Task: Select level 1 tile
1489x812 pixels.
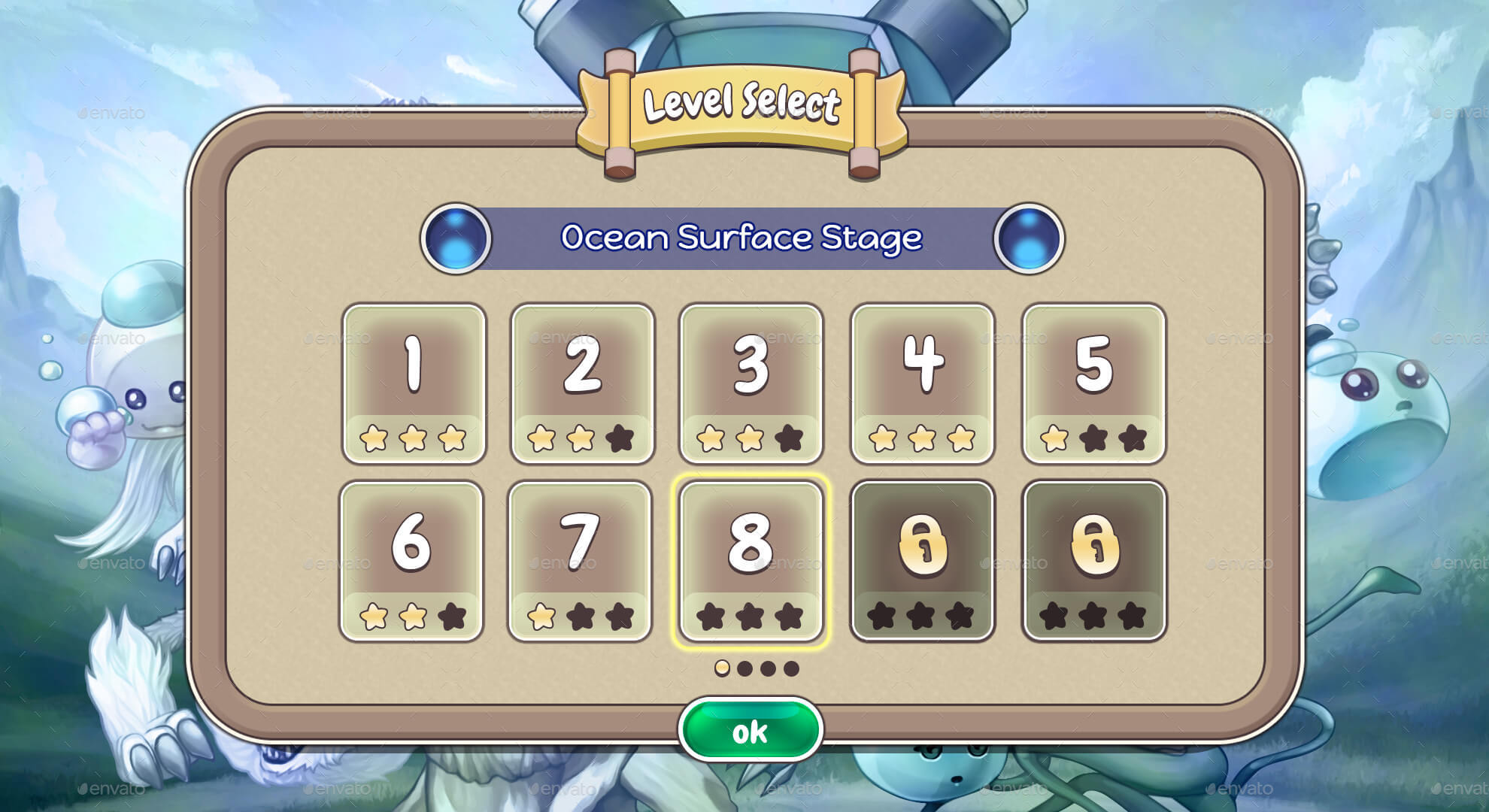Action: point(414,383)
